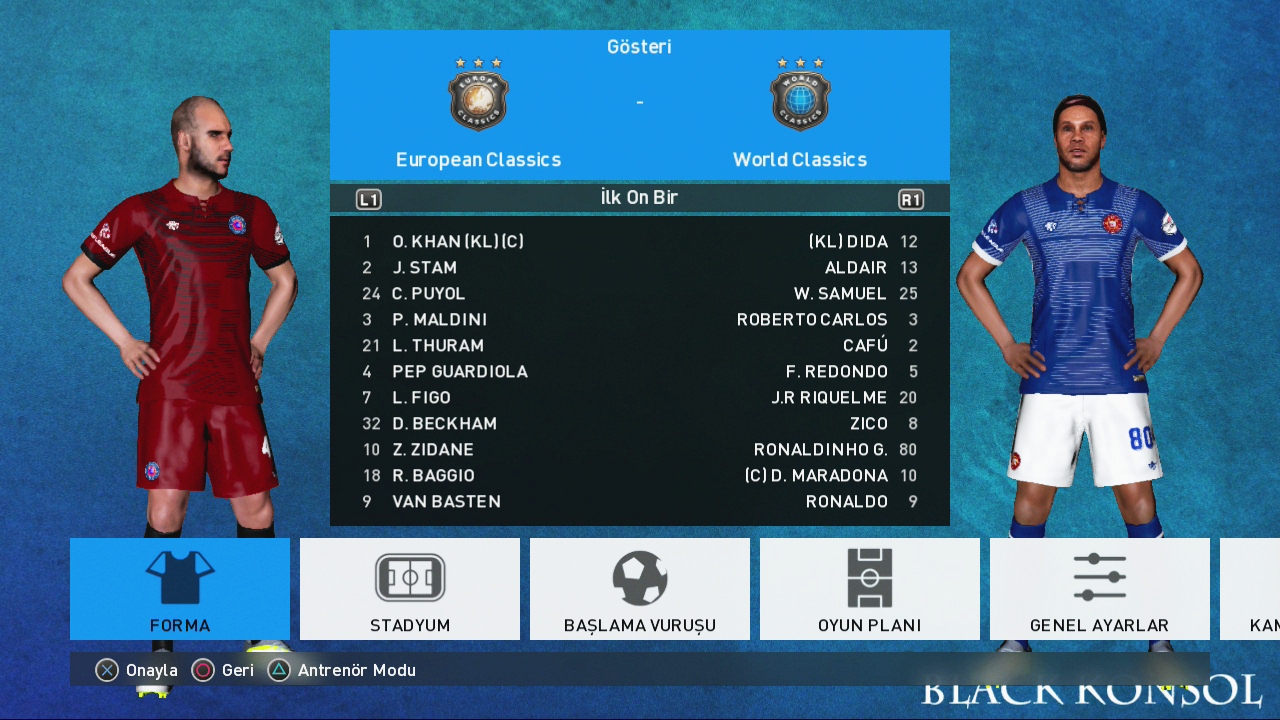Viewport: 1280px width, 720px height.
Task: Select Z. Zidane in the lineup list
Action: [432, 450]
